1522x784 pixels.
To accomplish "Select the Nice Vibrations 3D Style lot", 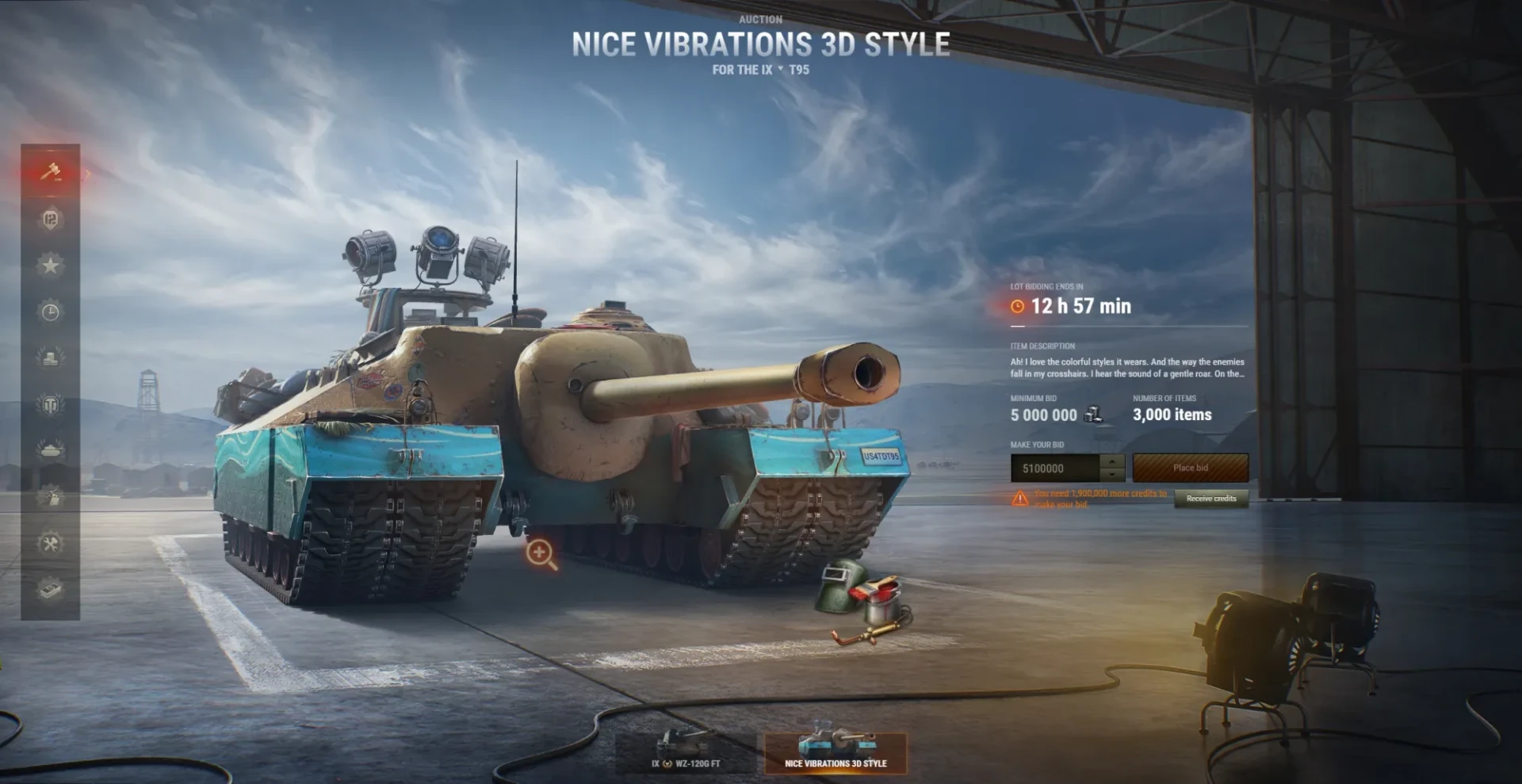I will tap(836, 752).
